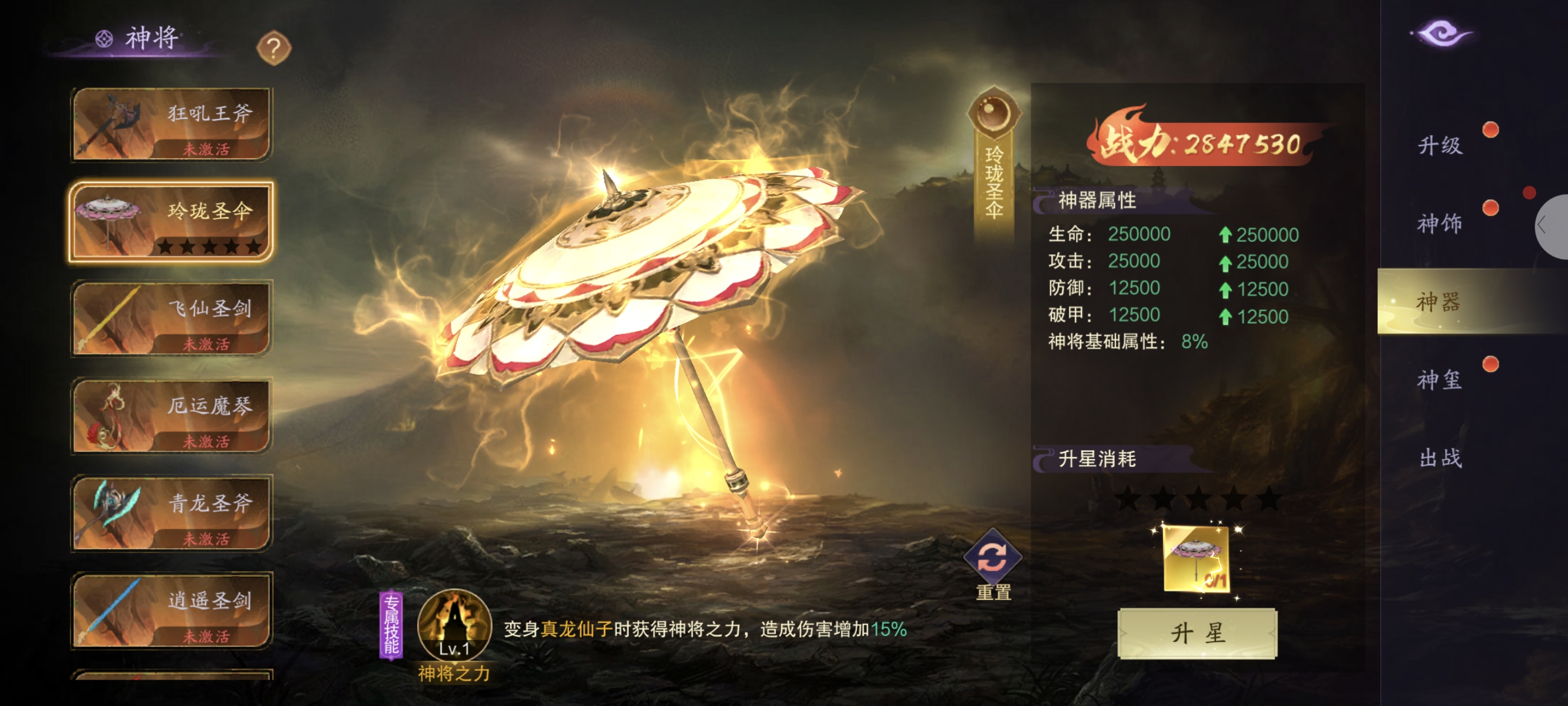
Task: Switch to the 神饰 tab
Action: (1441, 223)
